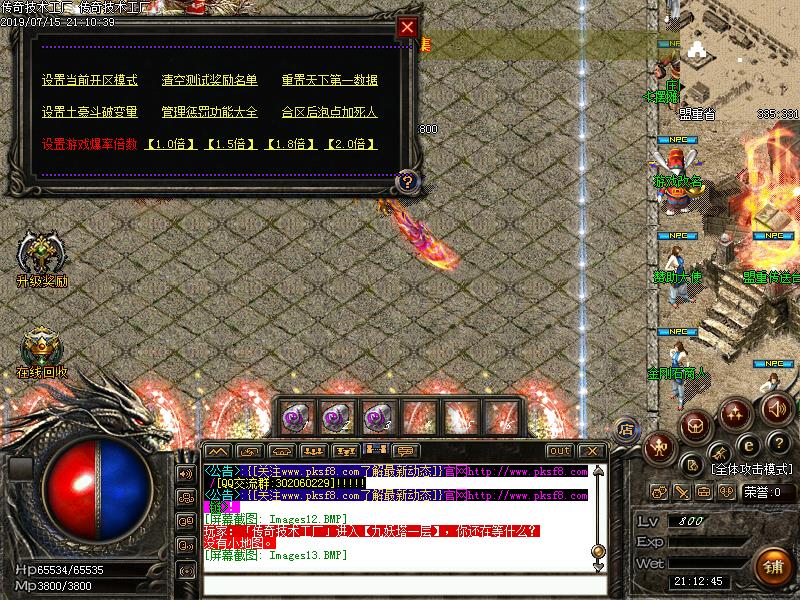Open the round 店 shop button
Screen dimensions: 800x600
click(626, 429)
